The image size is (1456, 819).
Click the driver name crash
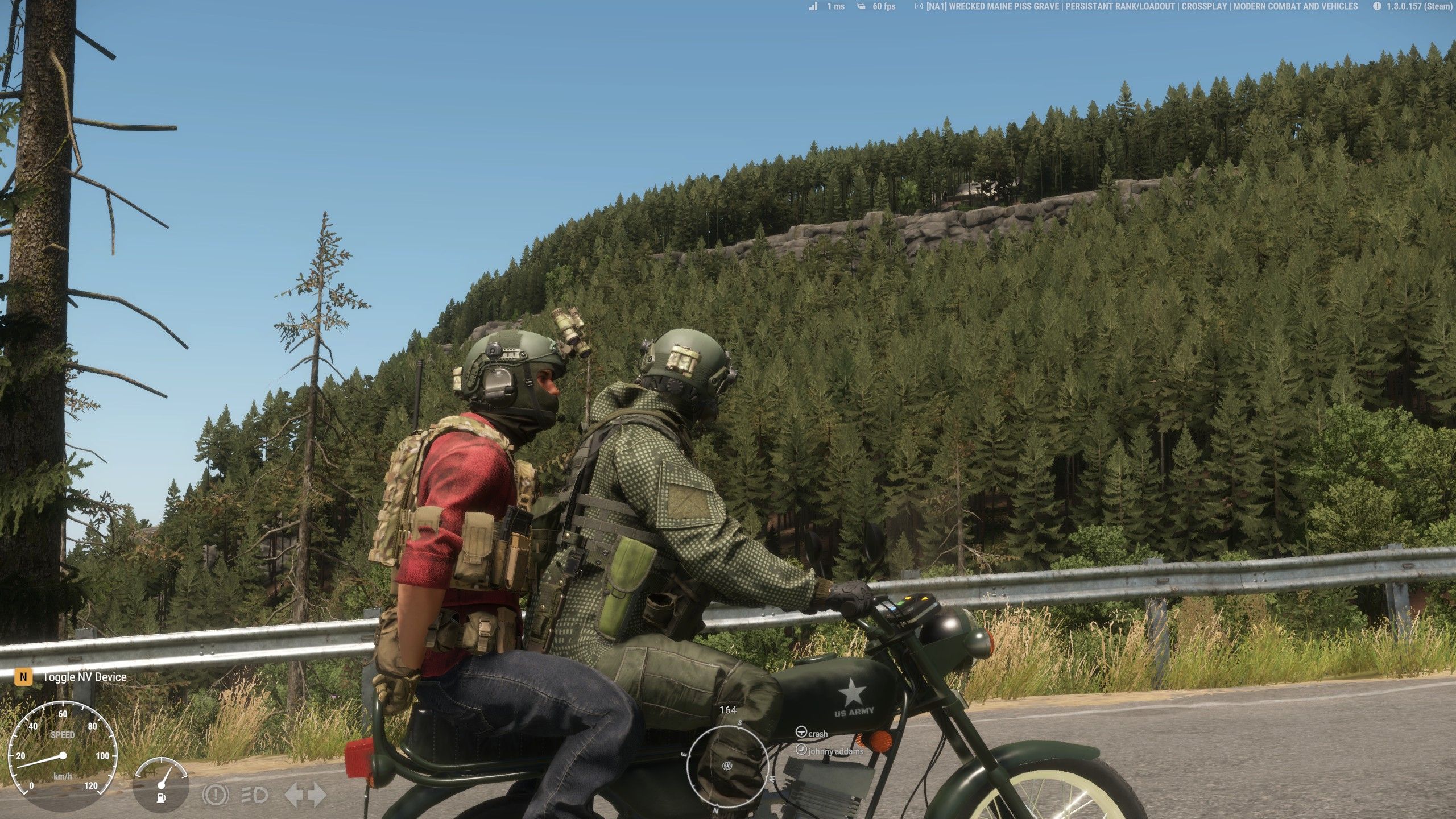tap(818, 733)
